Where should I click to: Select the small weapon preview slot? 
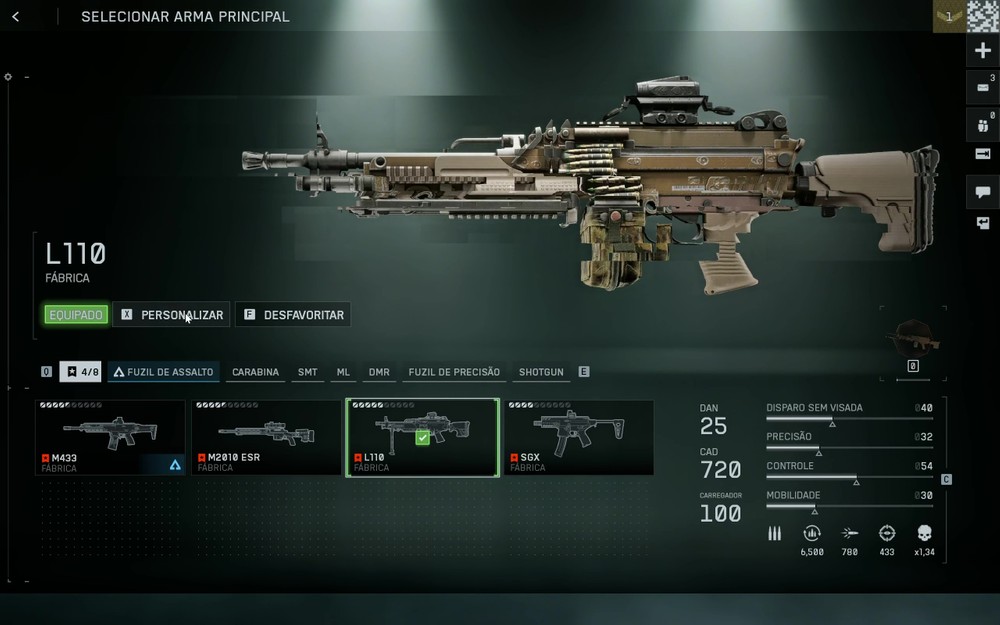[912, 338]
